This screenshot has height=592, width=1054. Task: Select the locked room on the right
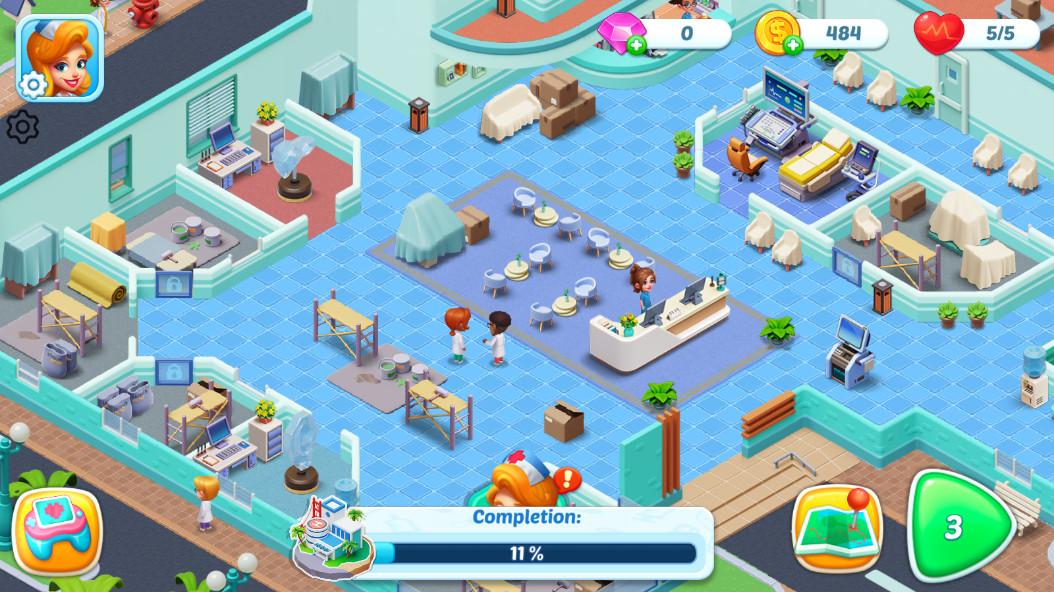point(846,266)
